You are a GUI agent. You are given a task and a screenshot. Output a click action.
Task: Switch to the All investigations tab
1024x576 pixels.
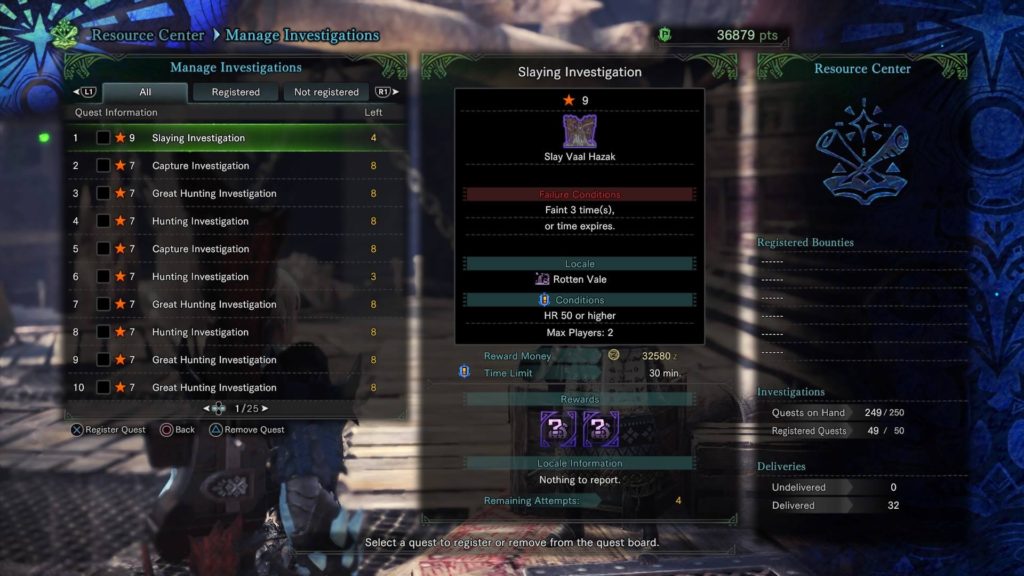pos(145,92)
